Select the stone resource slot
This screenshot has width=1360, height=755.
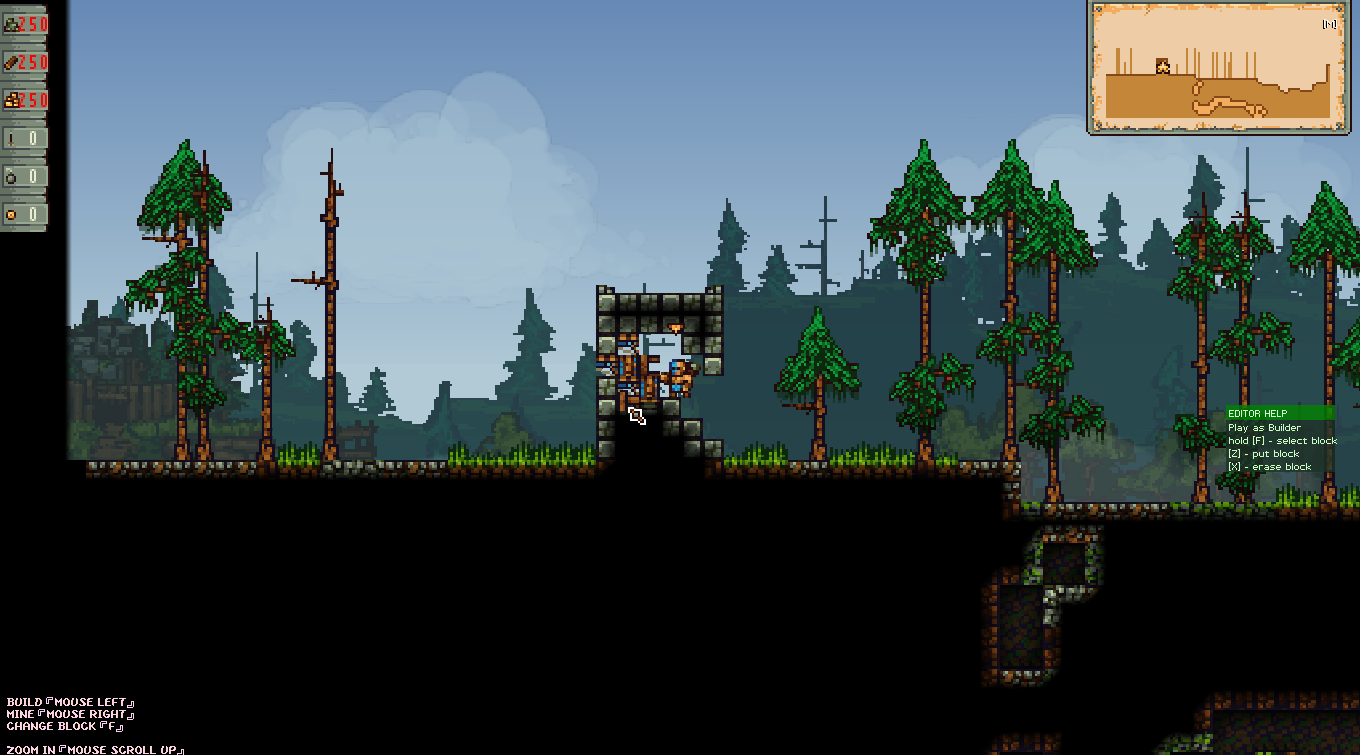[x=25, y=24]
